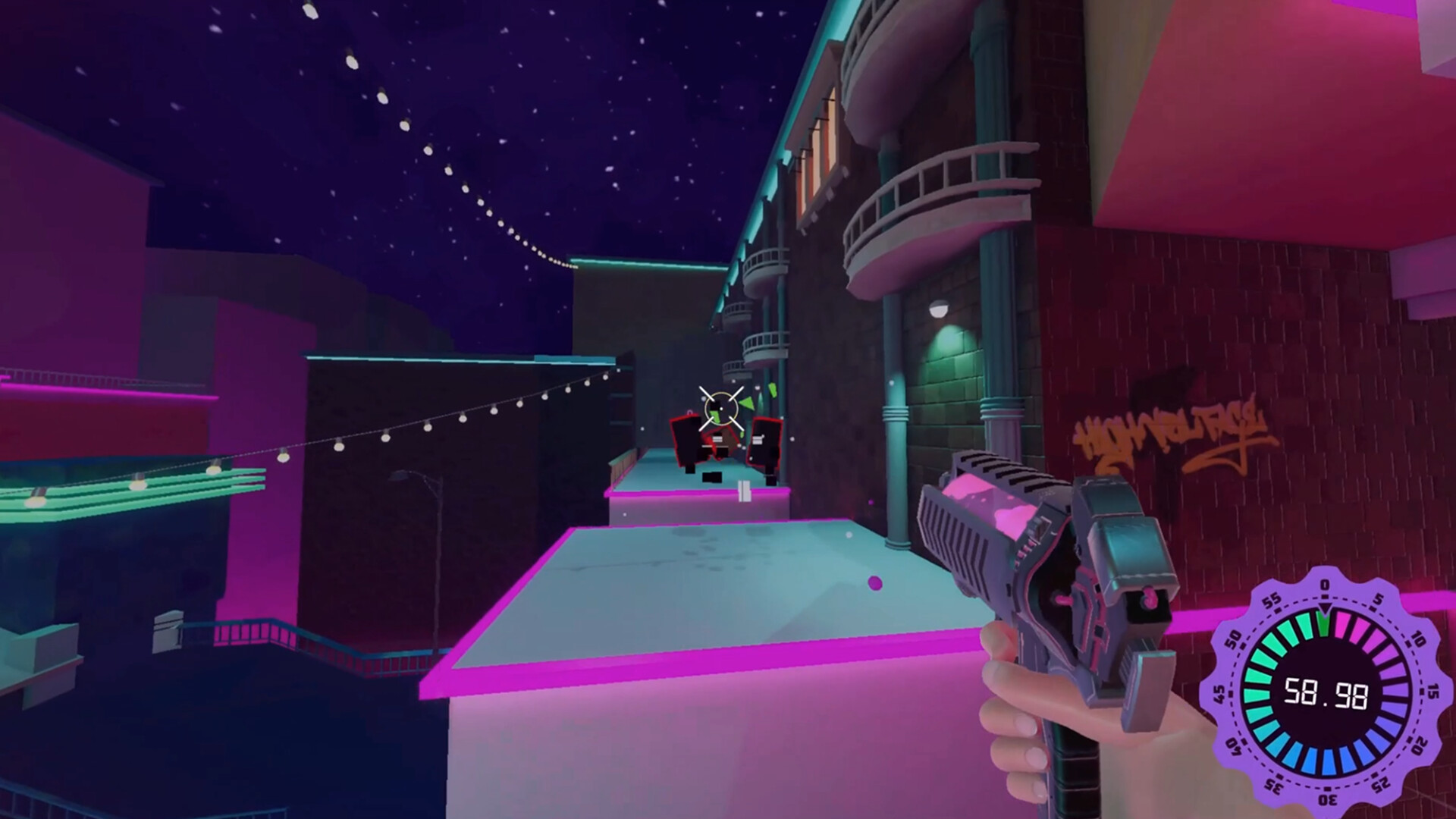Click the arrow pointer at the gauge's 0 mark
This screenshot has width=1456, height=819.
[1326, 607]
